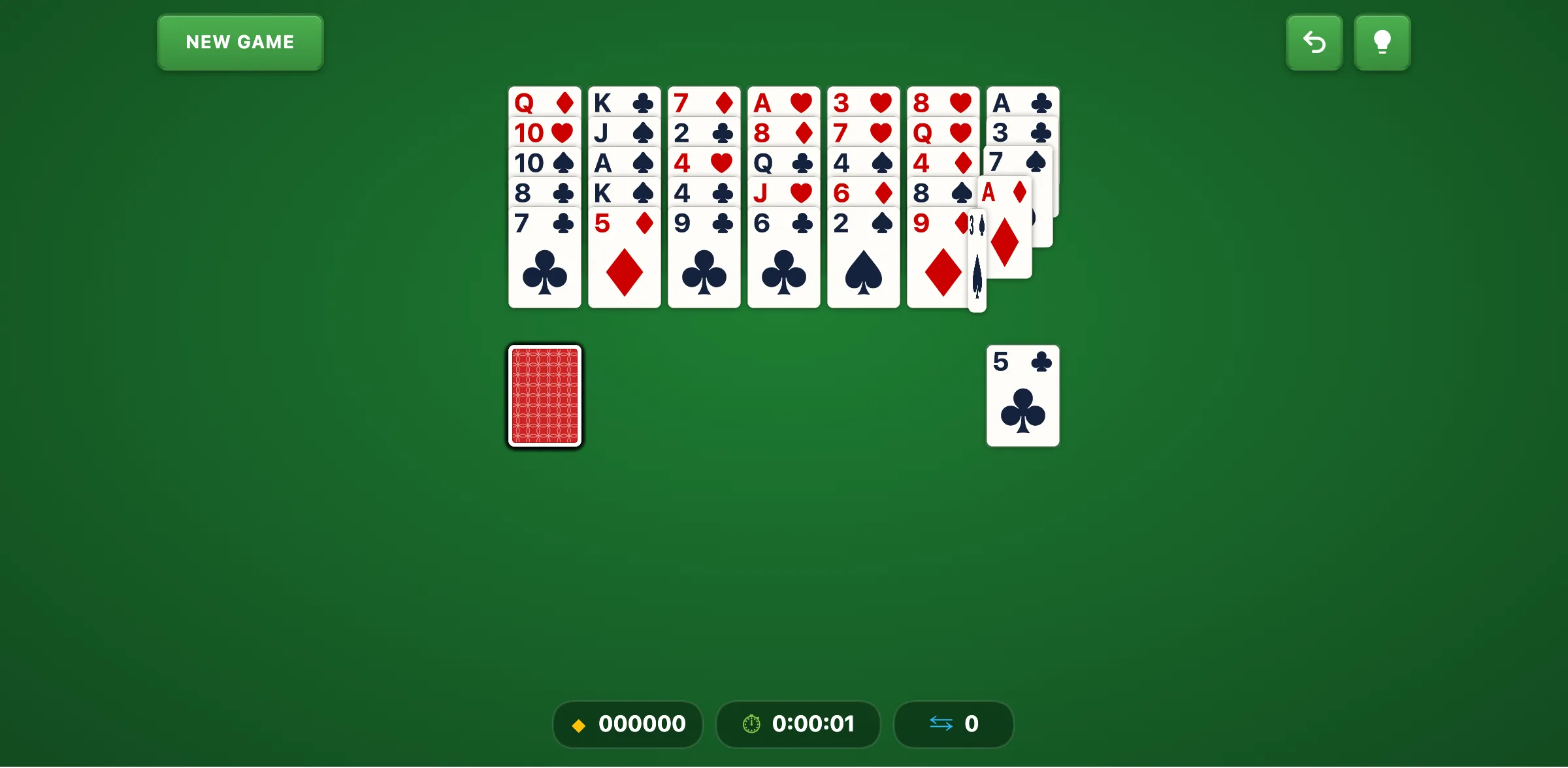1568x768 pixels.
Task: Select the 9 of clubs in the third column
Action: pos(704,261)
